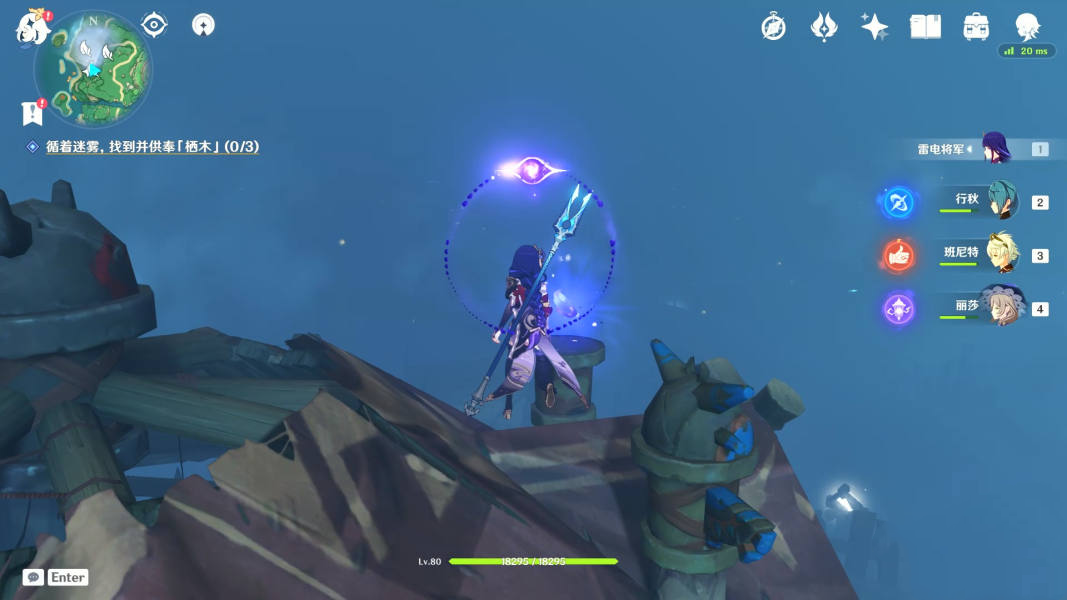Open the quest navigation icon beside minimap
The height and width of the screenshot is (600, 1067).
(203, 25)
